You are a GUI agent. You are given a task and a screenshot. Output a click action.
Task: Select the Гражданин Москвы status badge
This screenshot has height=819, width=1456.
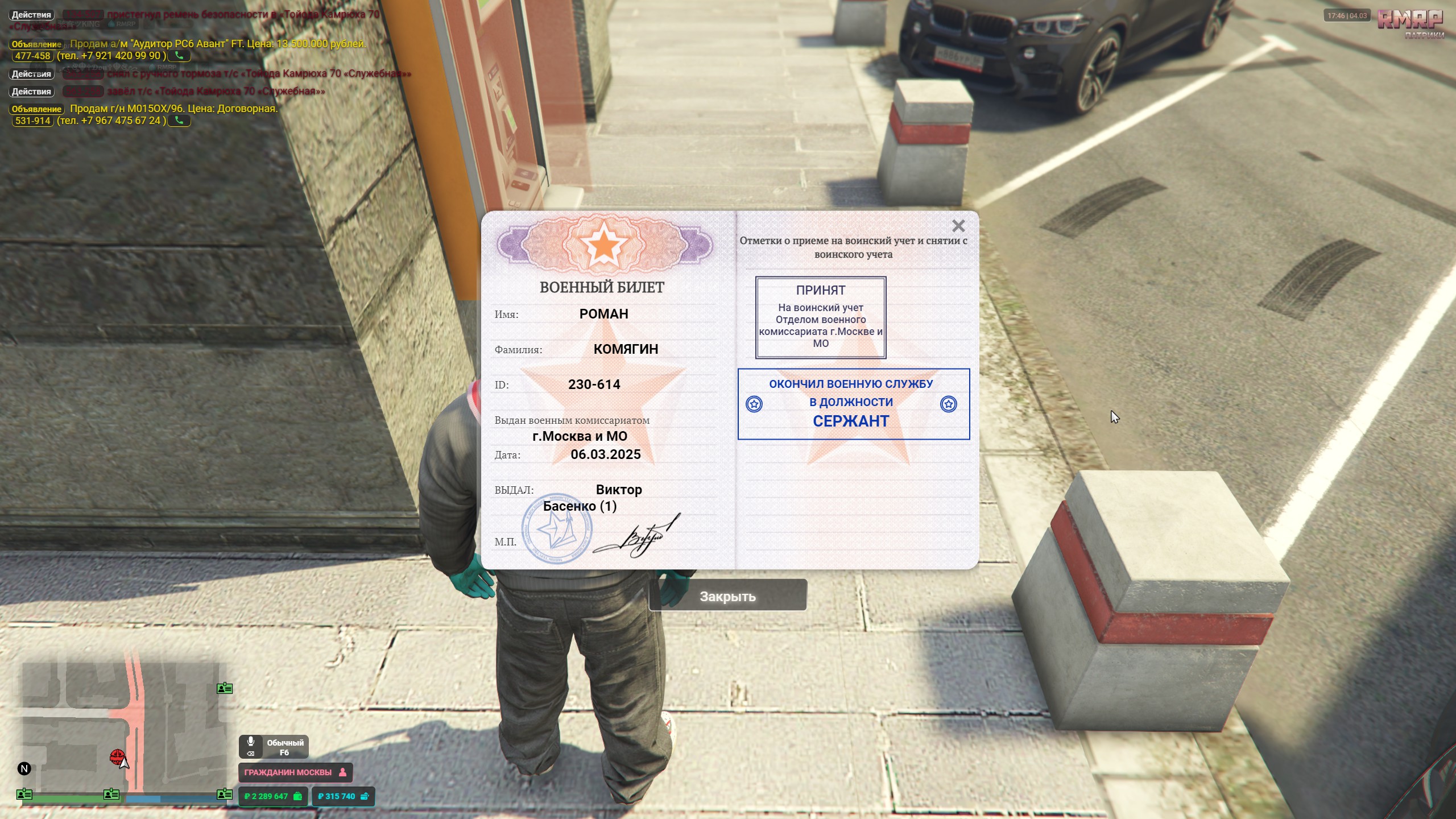[x=295, y=772]
